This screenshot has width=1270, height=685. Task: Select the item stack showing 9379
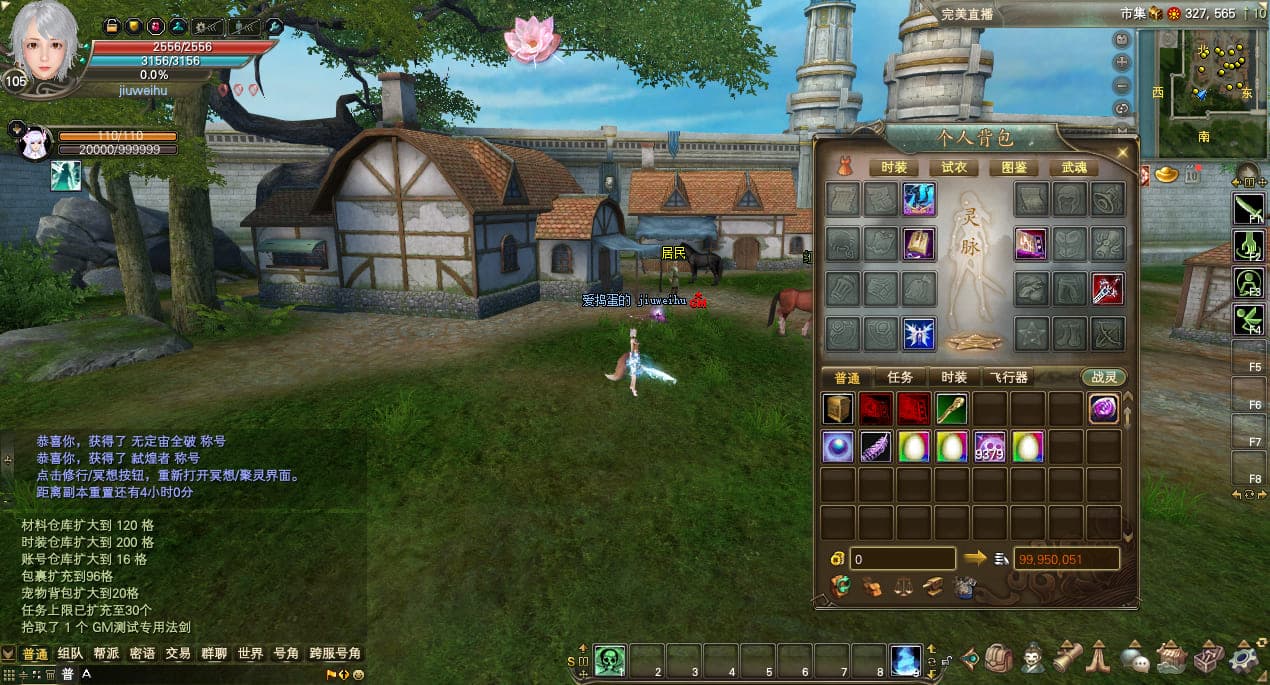(989, 446)
